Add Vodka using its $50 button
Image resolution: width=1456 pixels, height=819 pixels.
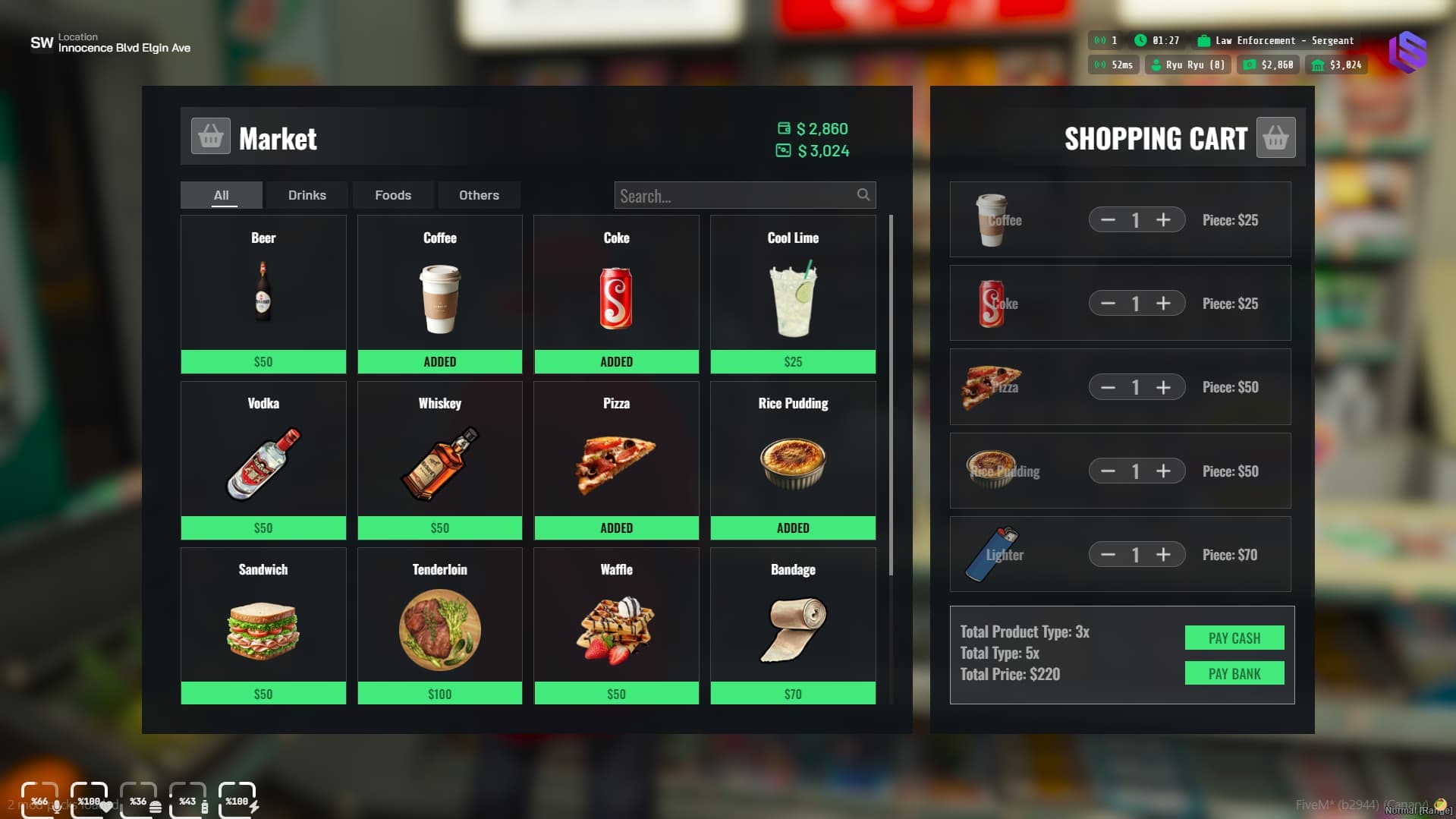point(263,528)
